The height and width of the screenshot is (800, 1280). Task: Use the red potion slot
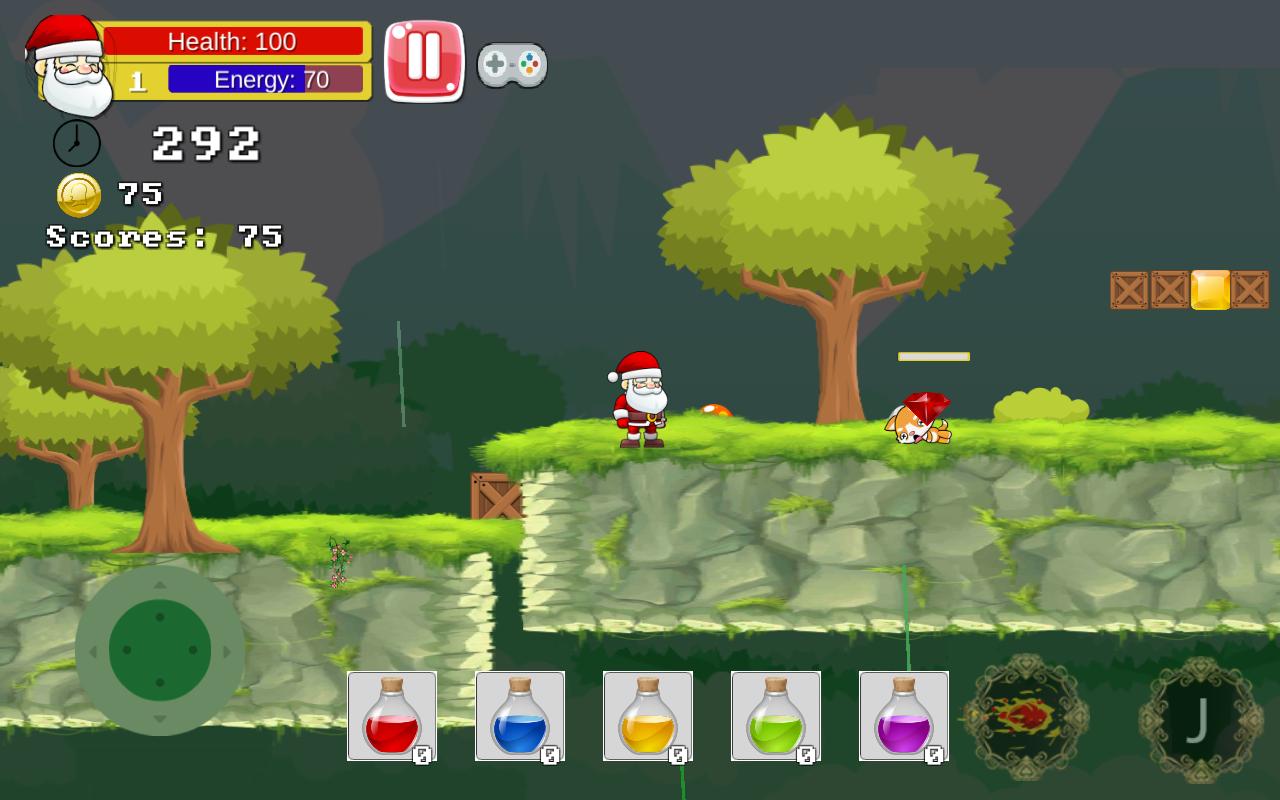point(392,716)
